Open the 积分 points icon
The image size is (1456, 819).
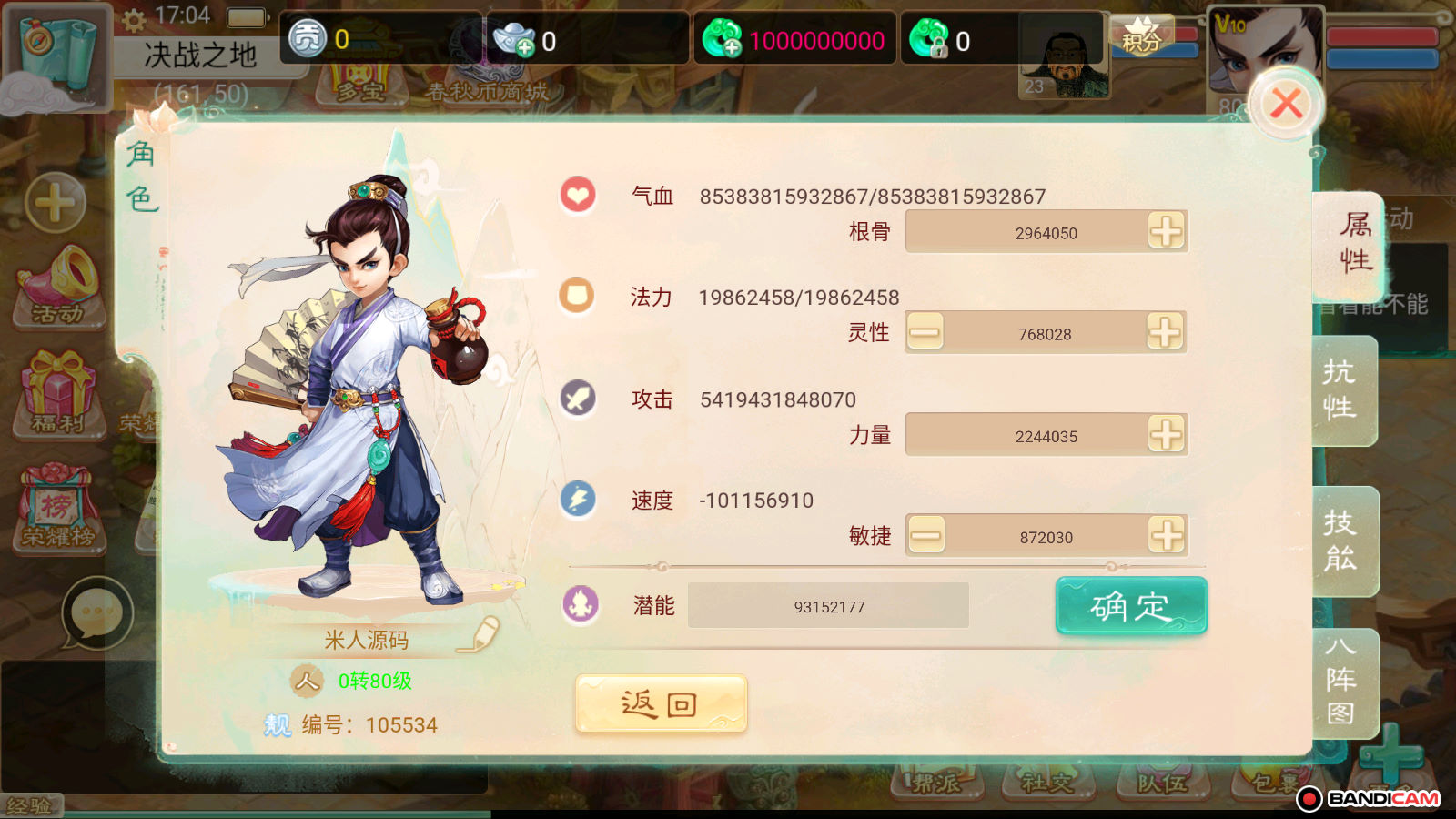tap(1141, 38)
